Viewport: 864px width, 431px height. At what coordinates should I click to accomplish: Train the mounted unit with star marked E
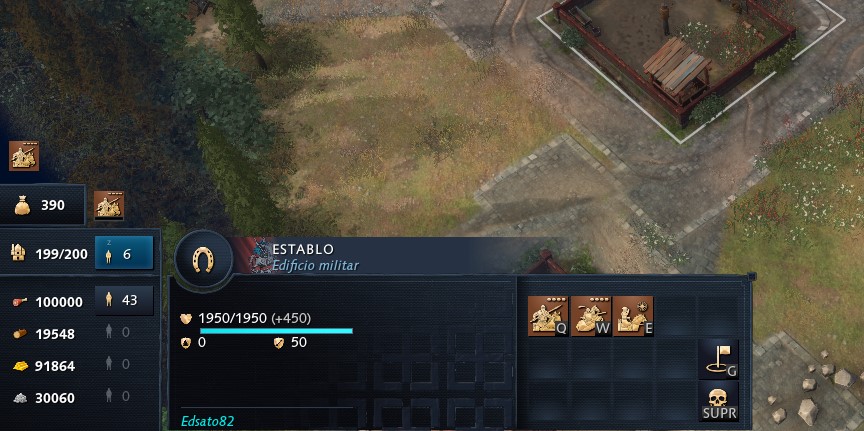tap(633, 316)
